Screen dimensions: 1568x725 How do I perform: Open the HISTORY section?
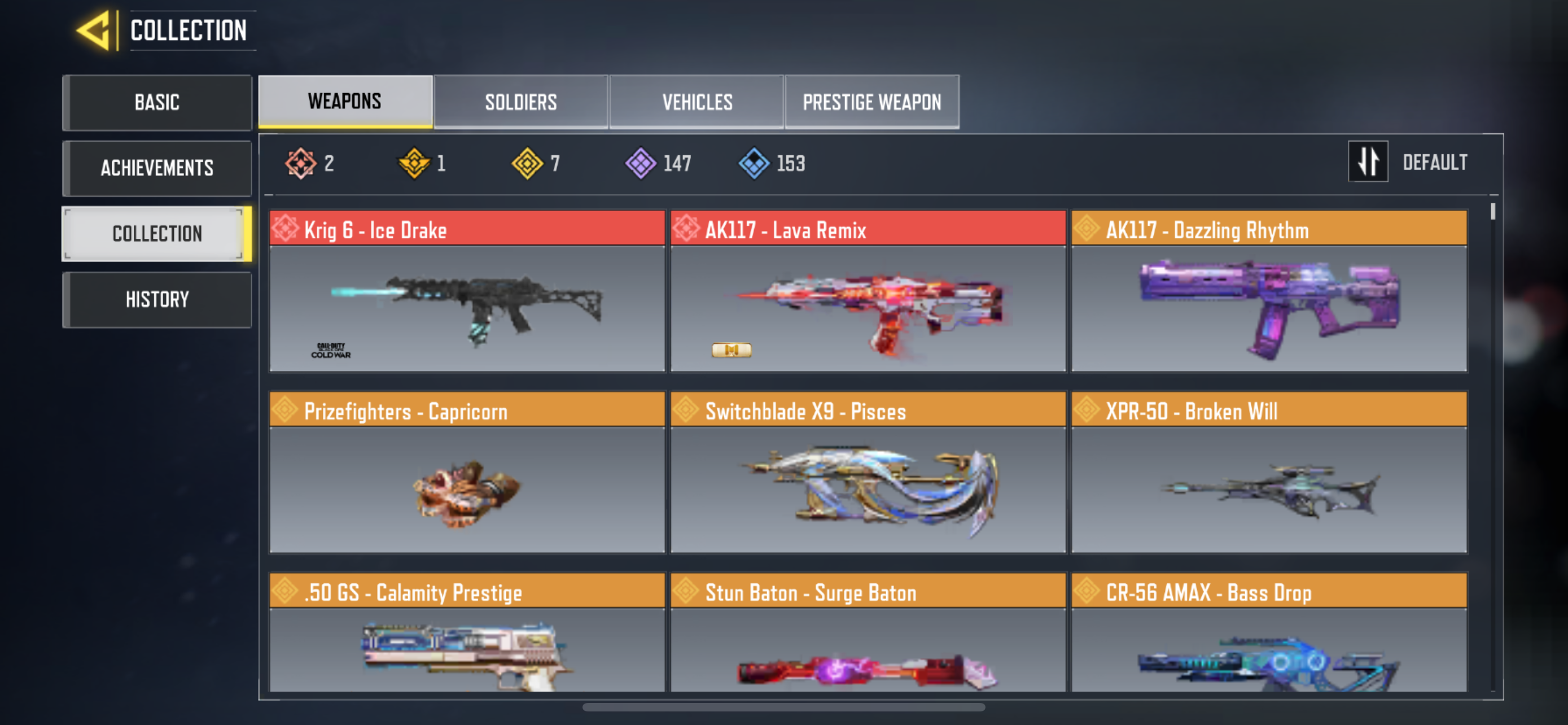click(157, 299)
